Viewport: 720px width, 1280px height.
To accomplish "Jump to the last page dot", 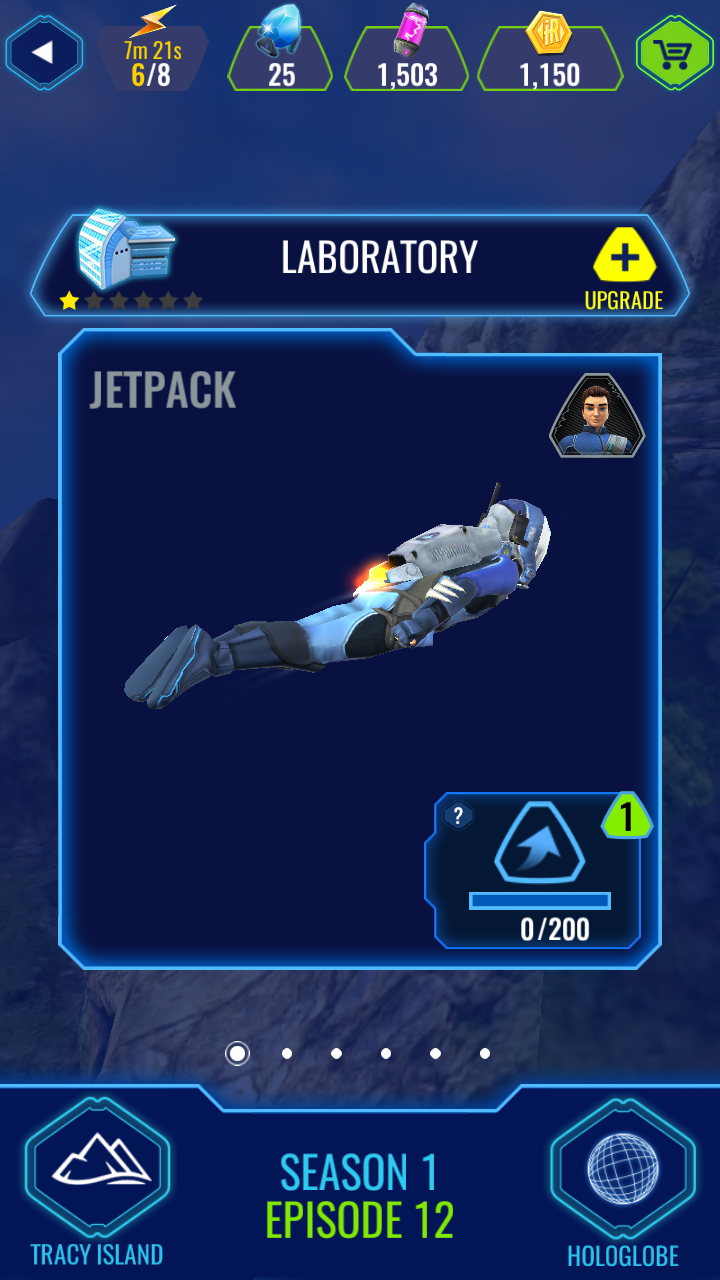I will 485,1053.
